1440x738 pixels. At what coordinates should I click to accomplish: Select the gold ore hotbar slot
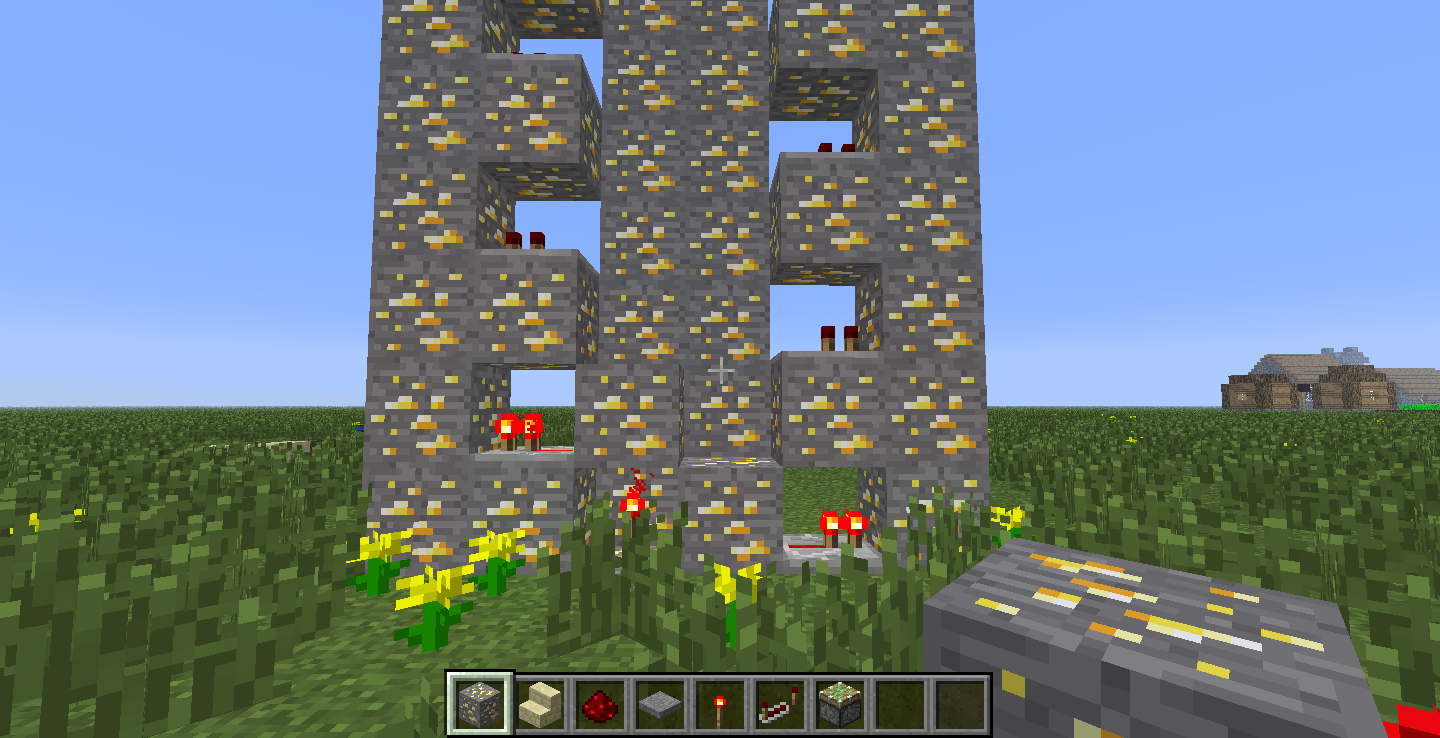click(x=480, y=703)
